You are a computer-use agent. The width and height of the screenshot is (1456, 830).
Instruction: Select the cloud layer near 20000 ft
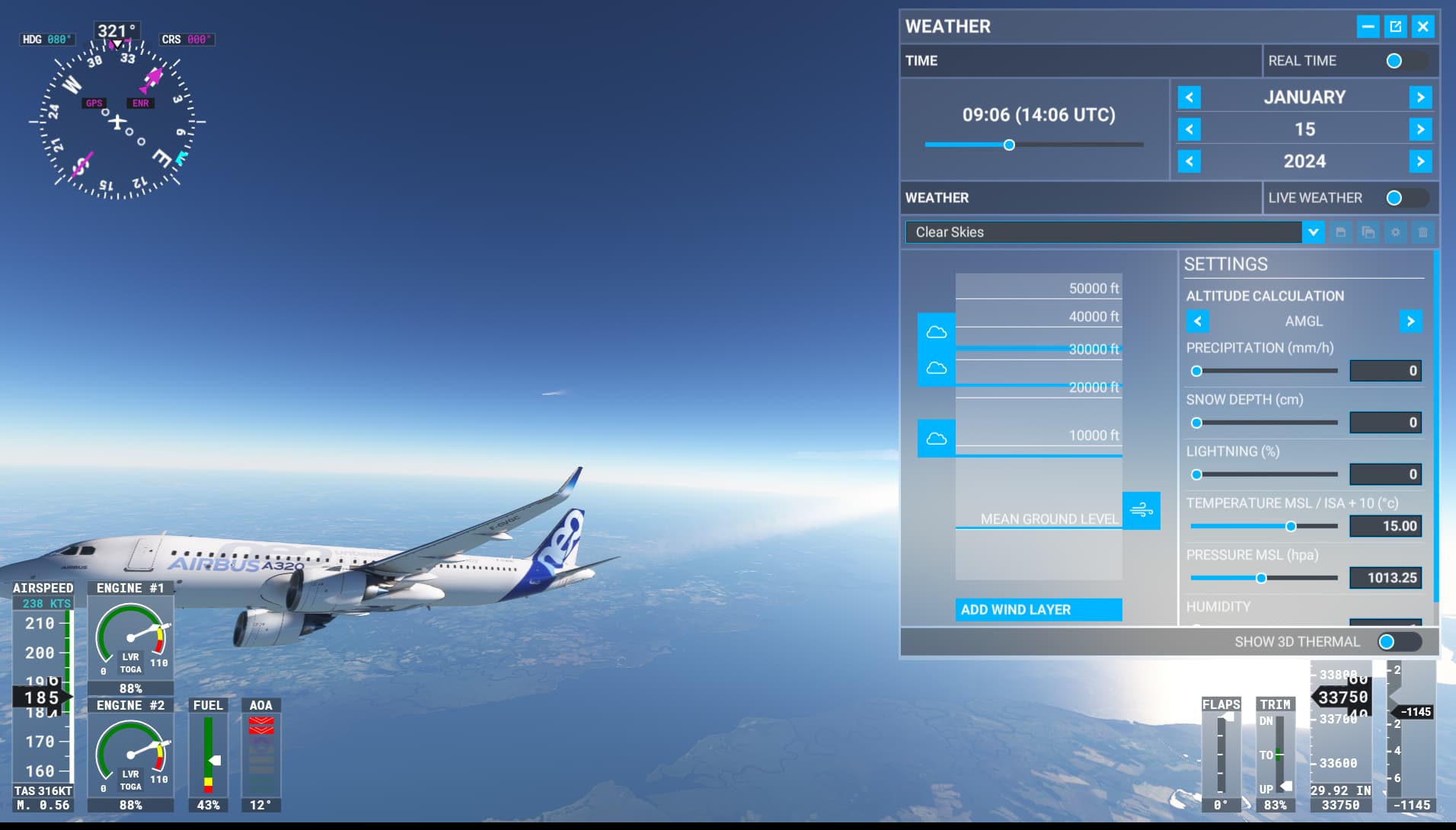pyautogui.click(x=936, y=369)
